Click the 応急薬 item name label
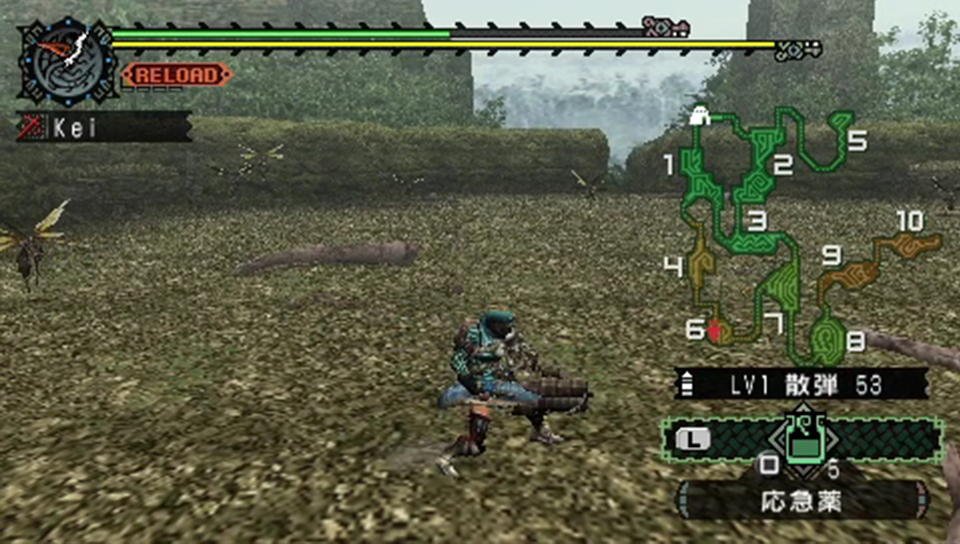Viewport: 960px width, 544px height. point(802,500)
